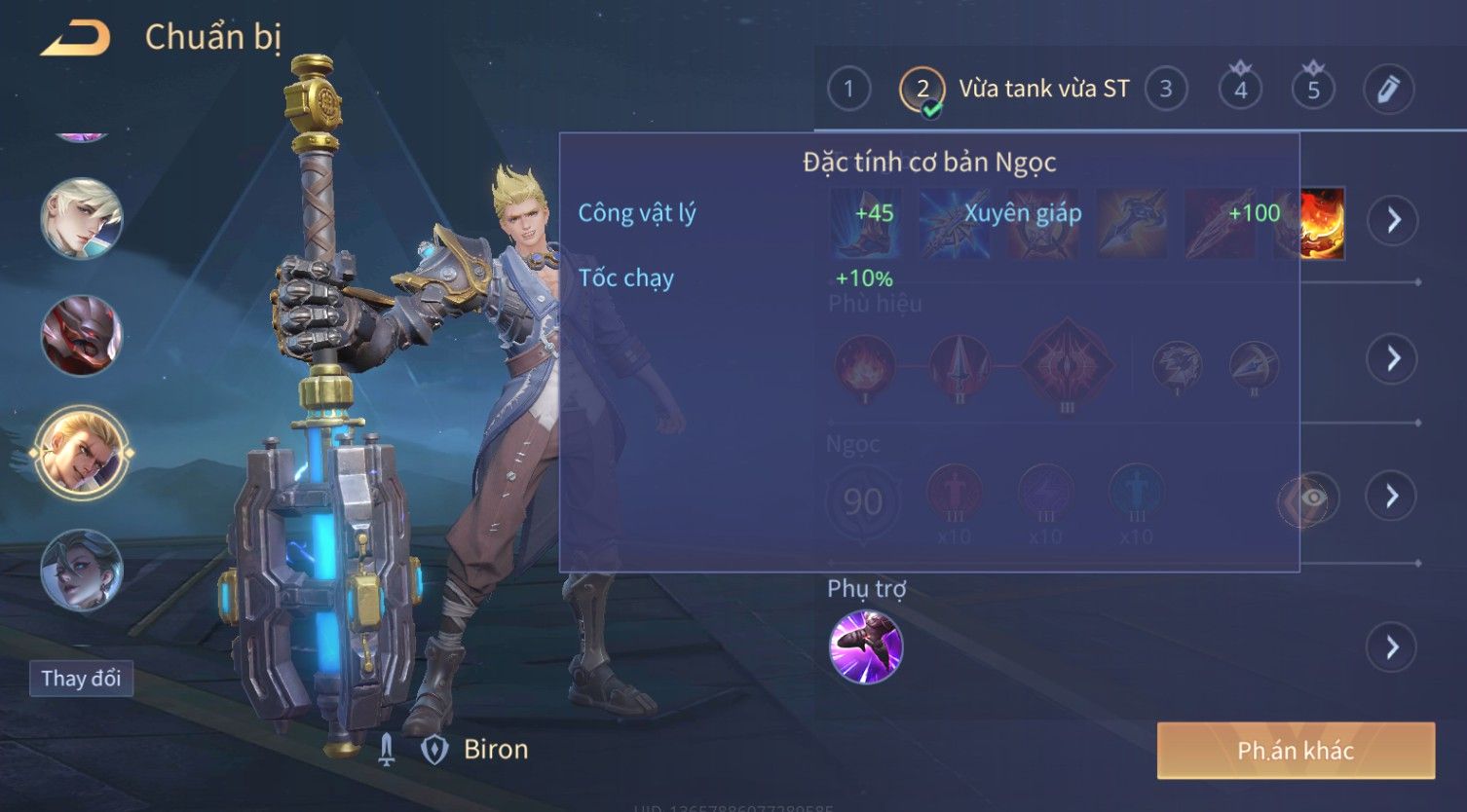The image size is (1467, 812).
Task: Toggle the Ngọc stats eye icon
Action: (x=1311, y=498)
